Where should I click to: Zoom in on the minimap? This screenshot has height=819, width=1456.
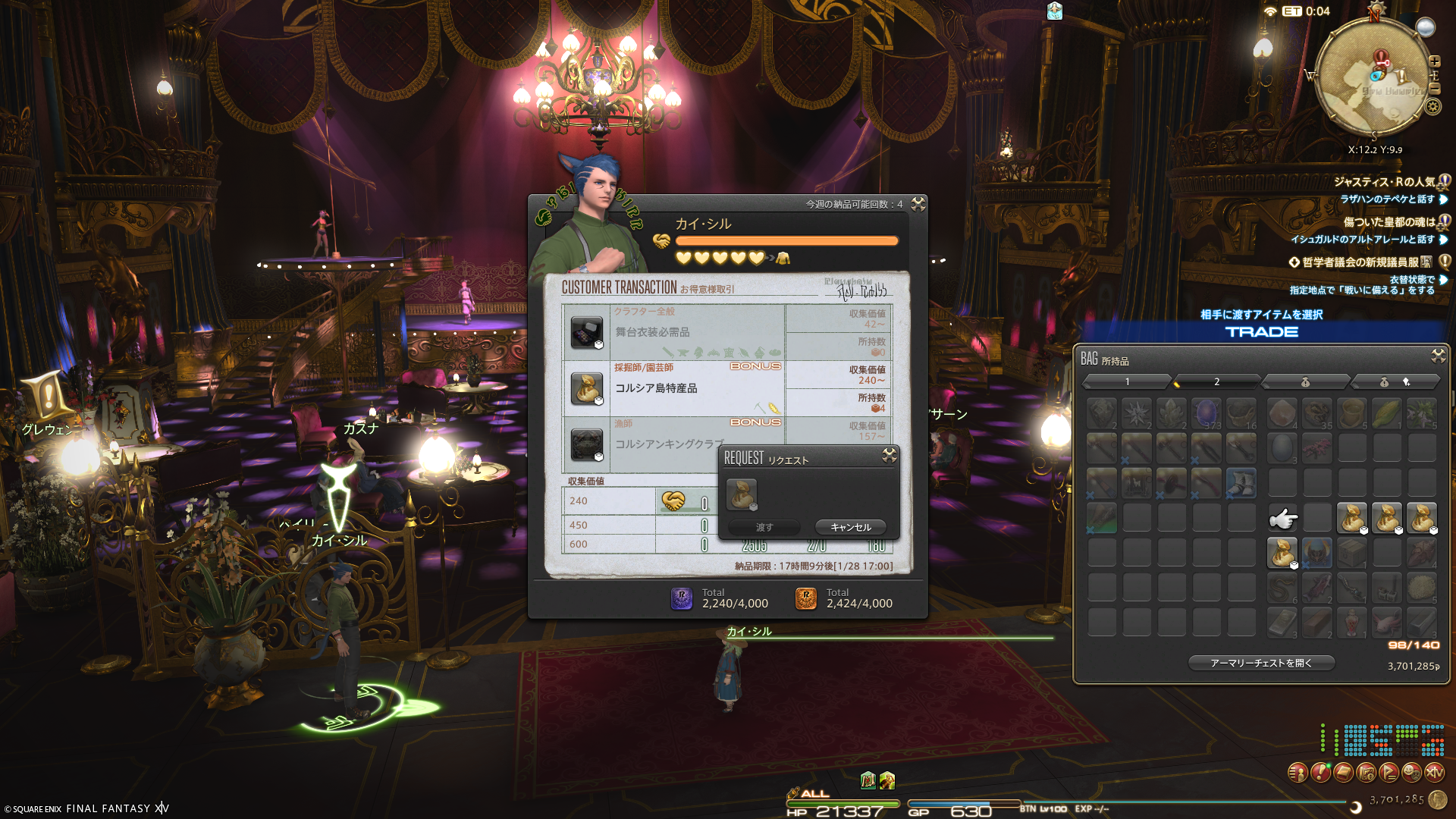1434,61
